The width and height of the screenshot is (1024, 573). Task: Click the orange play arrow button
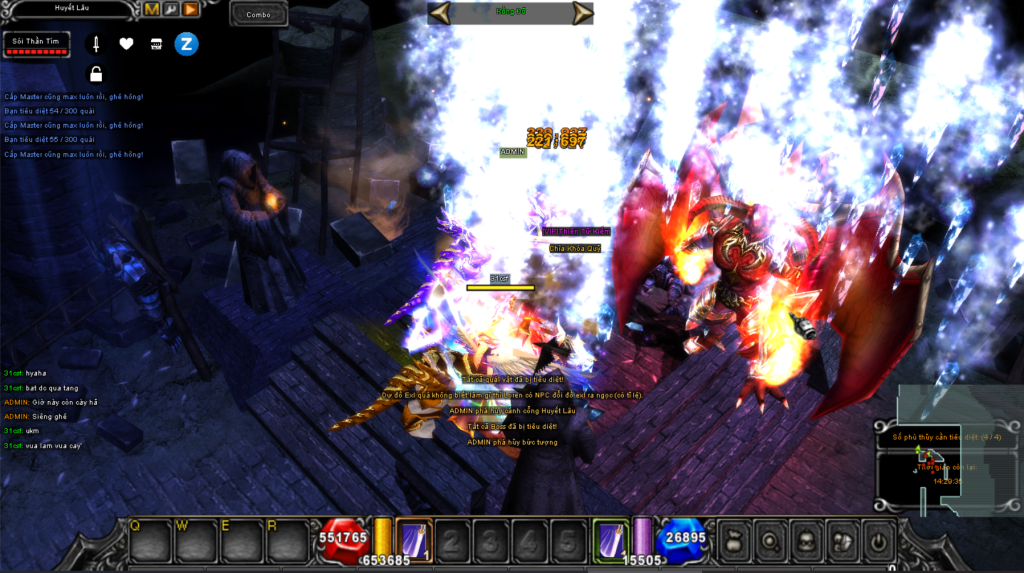pyautogui.click(x=189, y=9)
